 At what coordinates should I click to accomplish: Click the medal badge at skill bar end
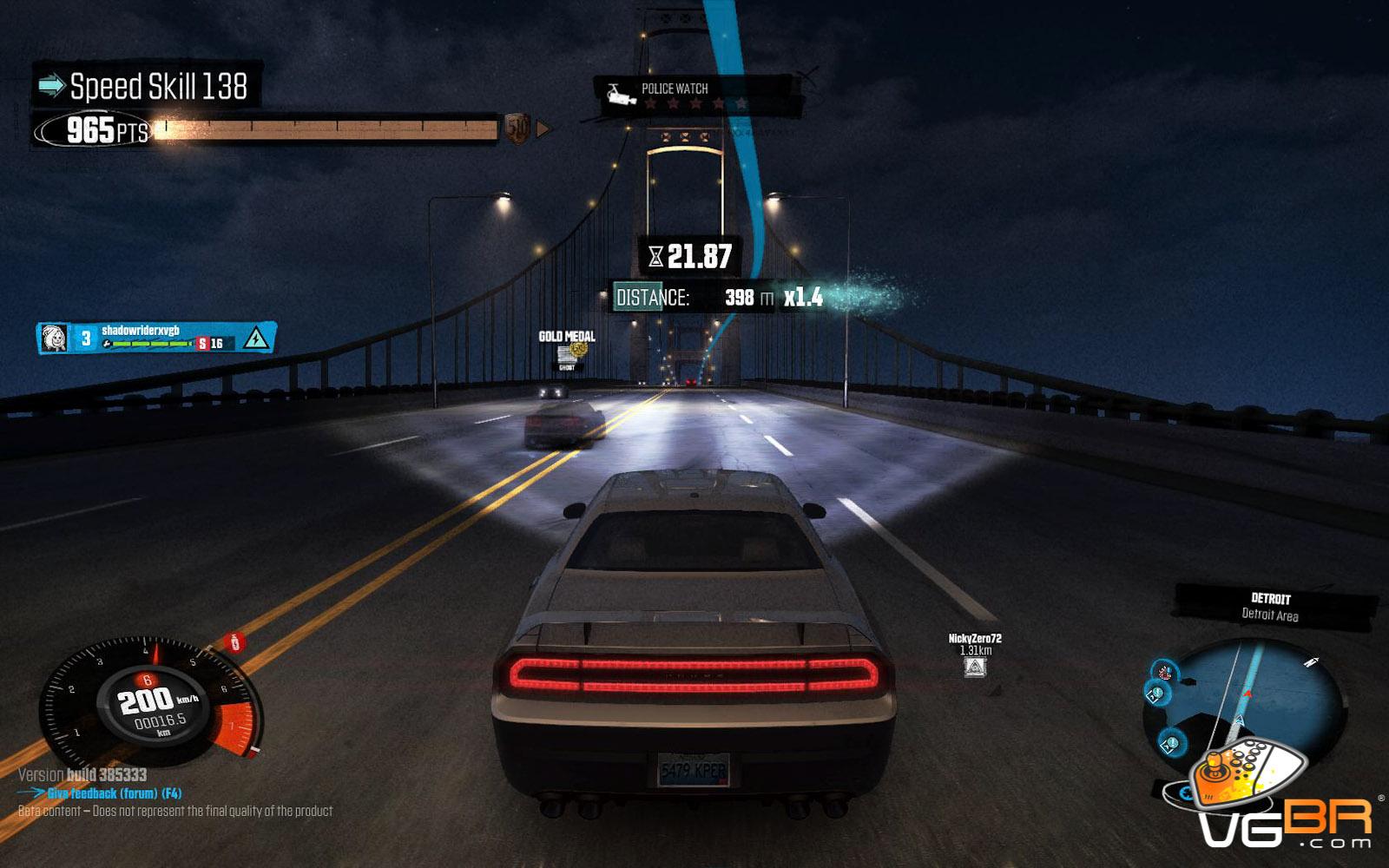[x=517, y=129]
